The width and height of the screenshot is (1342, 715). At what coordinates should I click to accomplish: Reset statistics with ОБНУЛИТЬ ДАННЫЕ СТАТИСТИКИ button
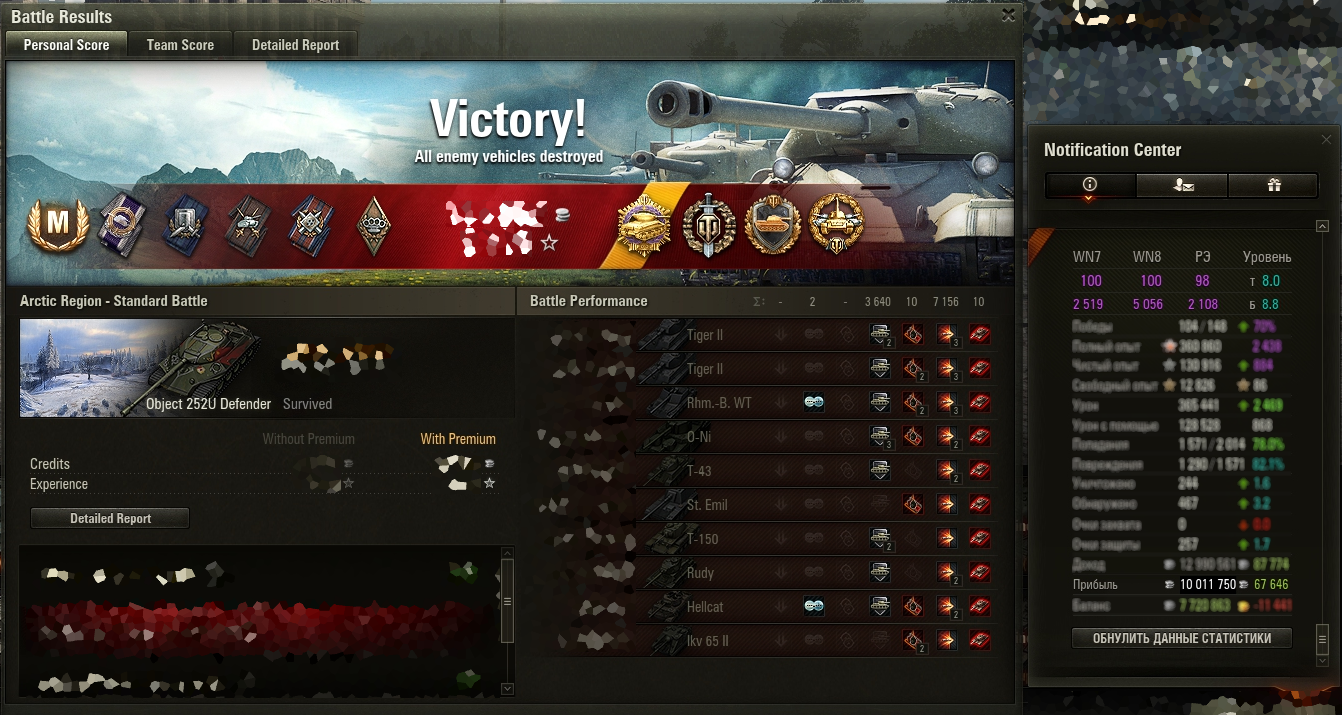(1181, 638)
